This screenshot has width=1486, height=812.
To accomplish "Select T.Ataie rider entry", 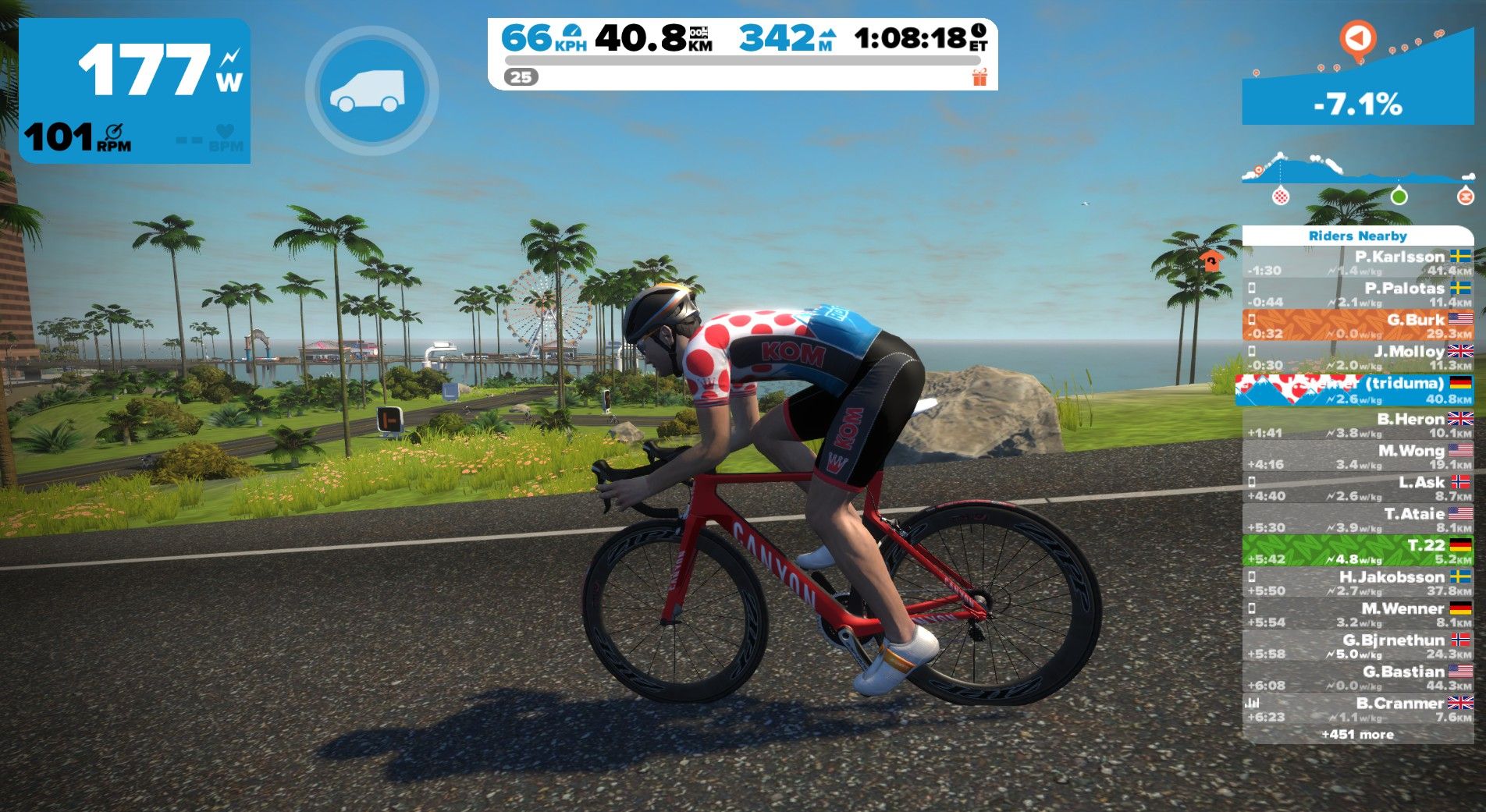I will pos(1357,519).
